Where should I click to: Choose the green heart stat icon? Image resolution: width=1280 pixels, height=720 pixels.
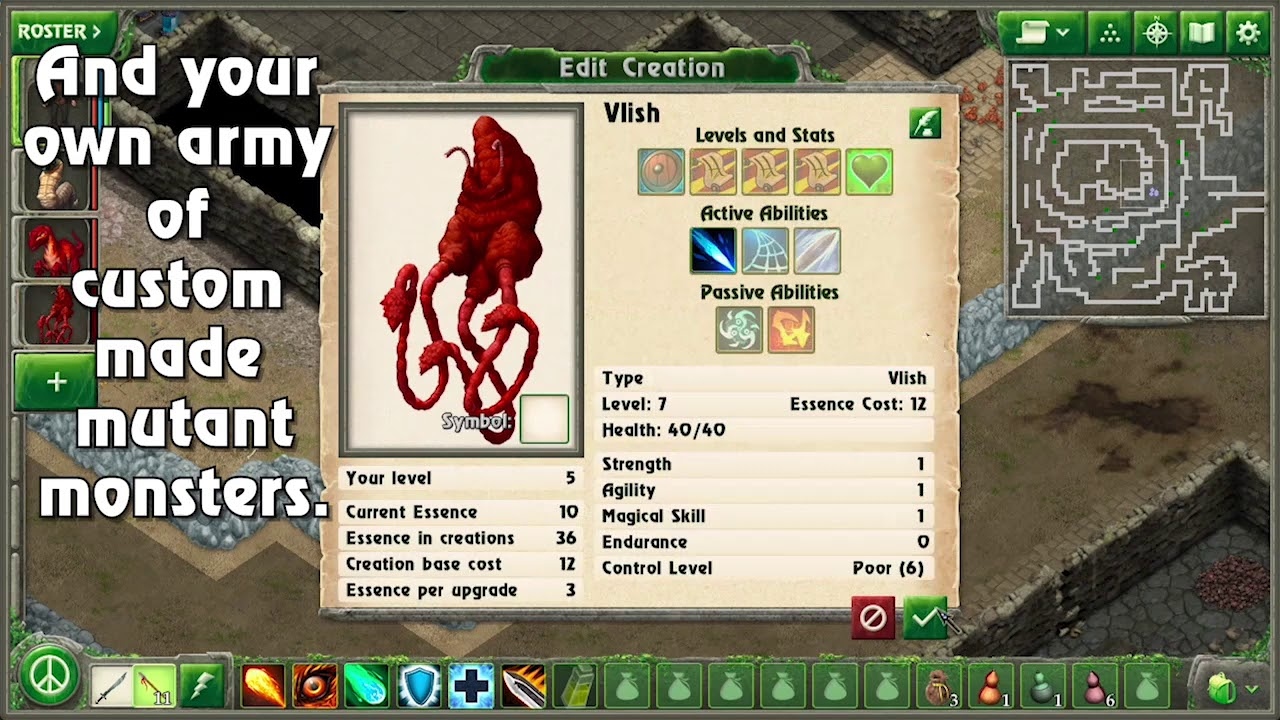click(x=869, y=172)
